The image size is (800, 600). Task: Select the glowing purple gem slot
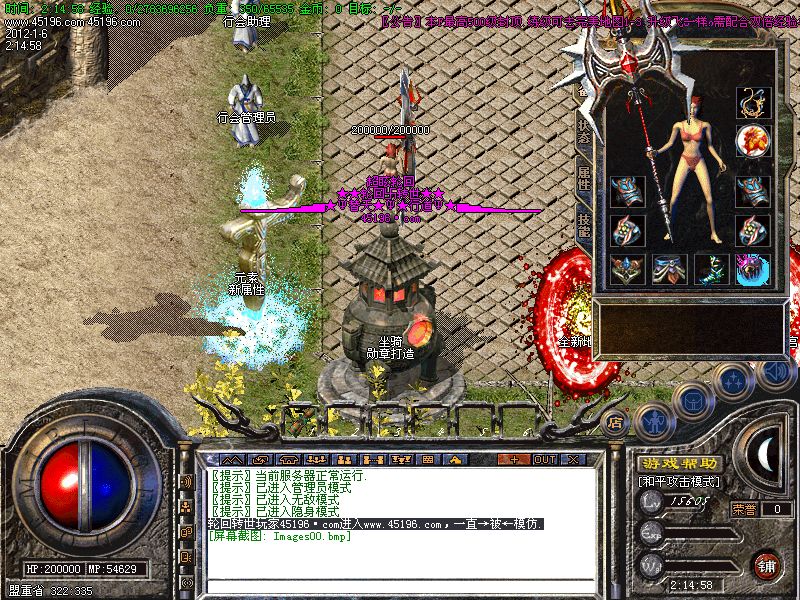click(x=752, y=270)
